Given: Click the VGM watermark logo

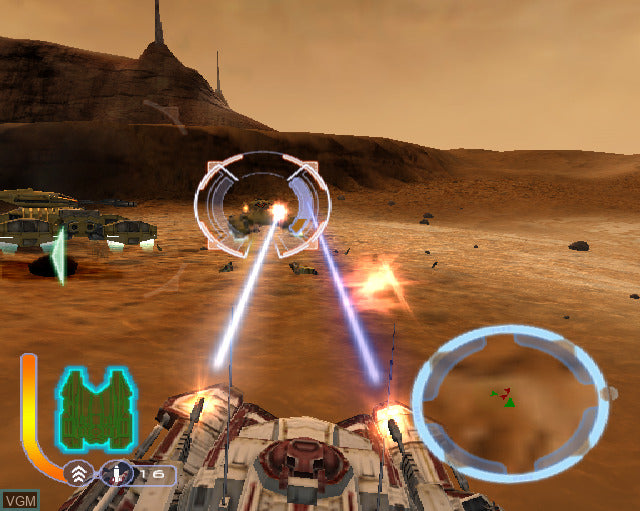Looking at the screenshot, I should point(19,500).
